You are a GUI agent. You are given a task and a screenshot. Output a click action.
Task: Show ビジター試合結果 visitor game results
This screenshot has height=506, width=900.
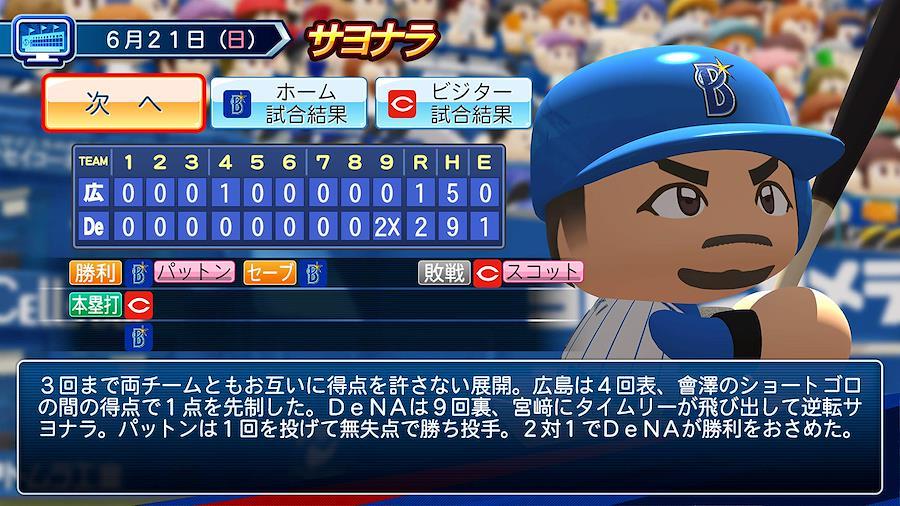click(x=453, y=103)
